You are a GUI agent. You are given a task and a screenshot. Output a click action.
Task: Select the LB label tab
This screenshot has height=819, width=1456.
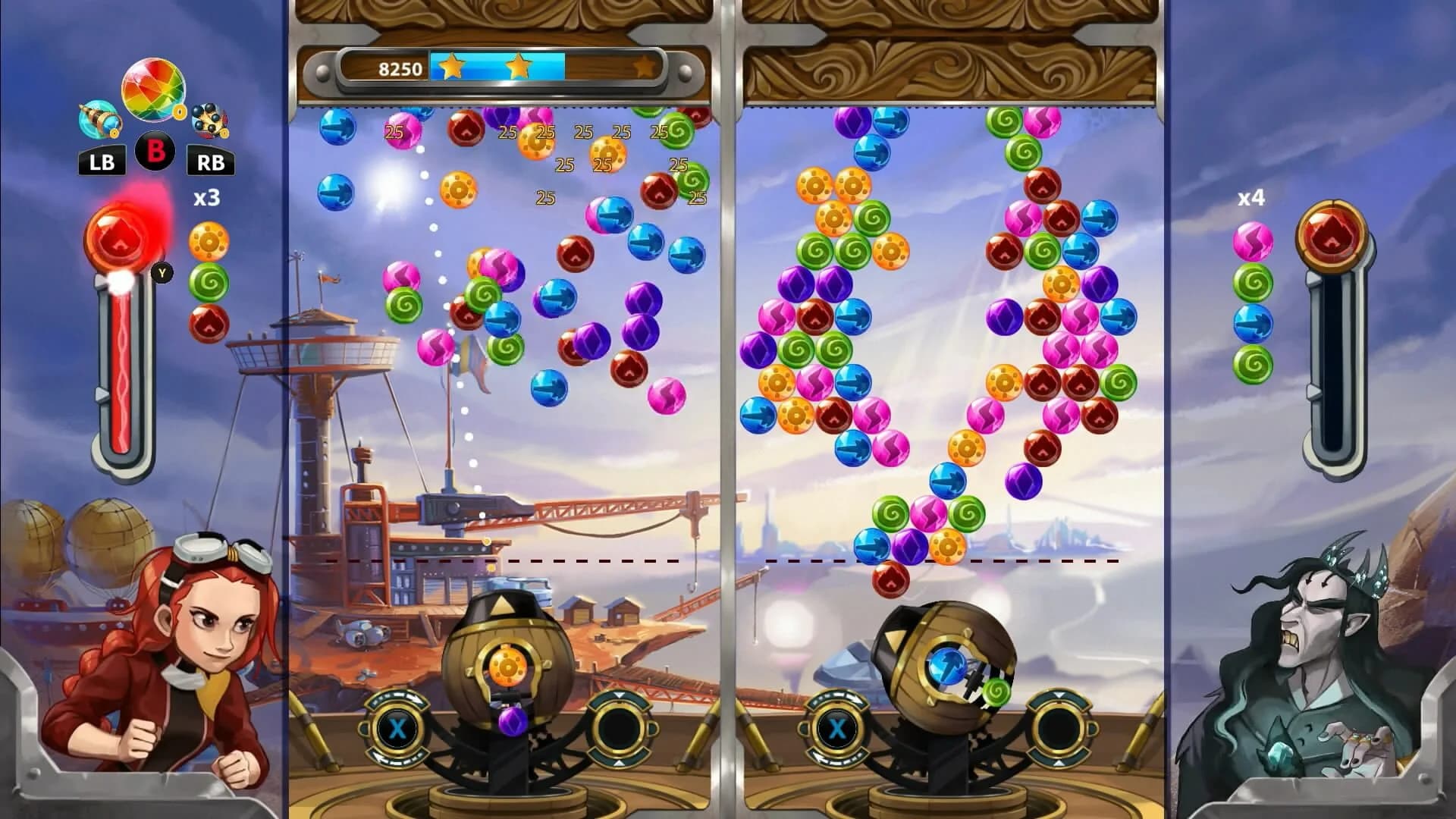click(x=102, y=162)
